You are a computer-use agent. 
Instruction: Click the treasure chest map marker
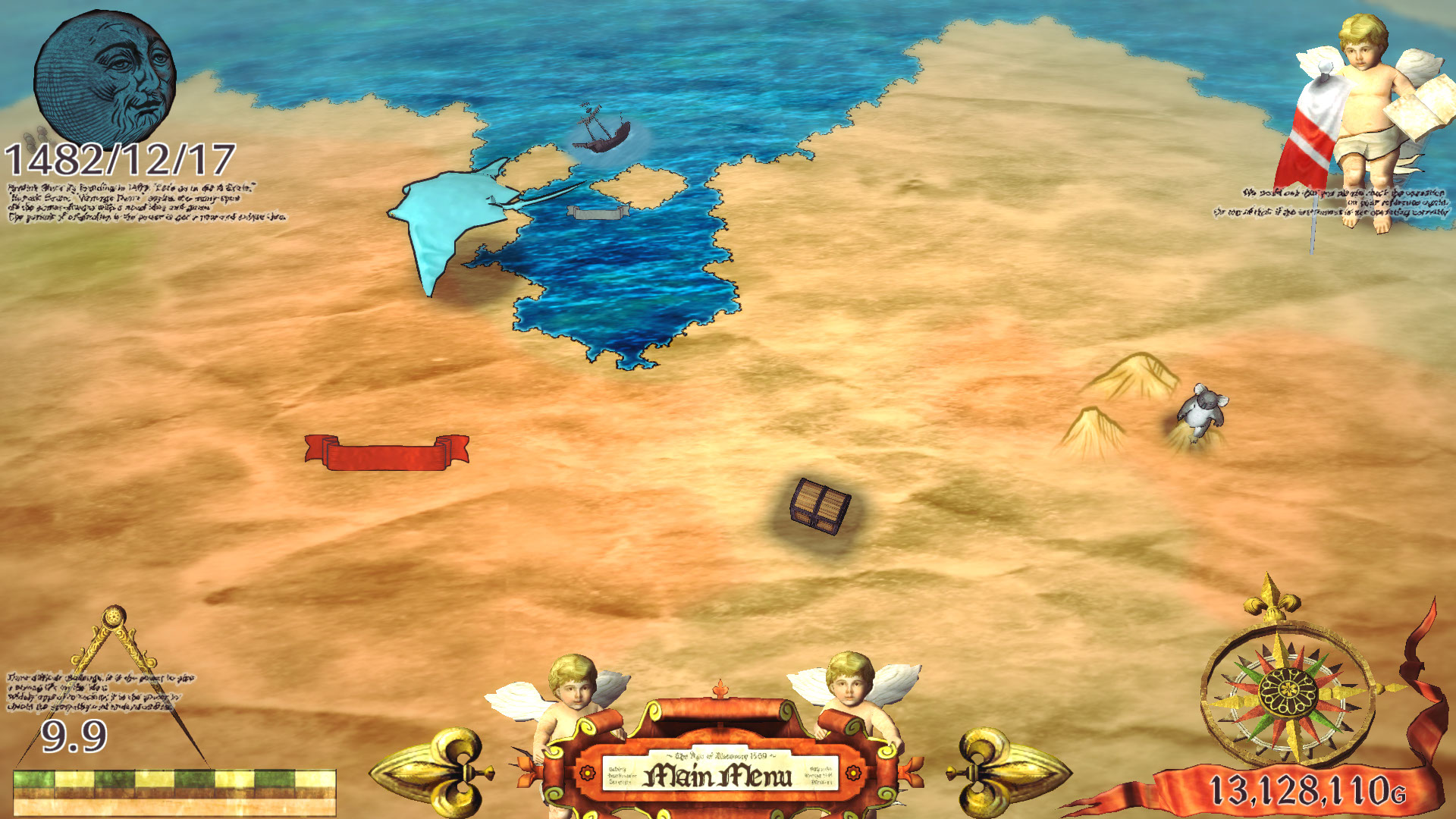(820, 506)
